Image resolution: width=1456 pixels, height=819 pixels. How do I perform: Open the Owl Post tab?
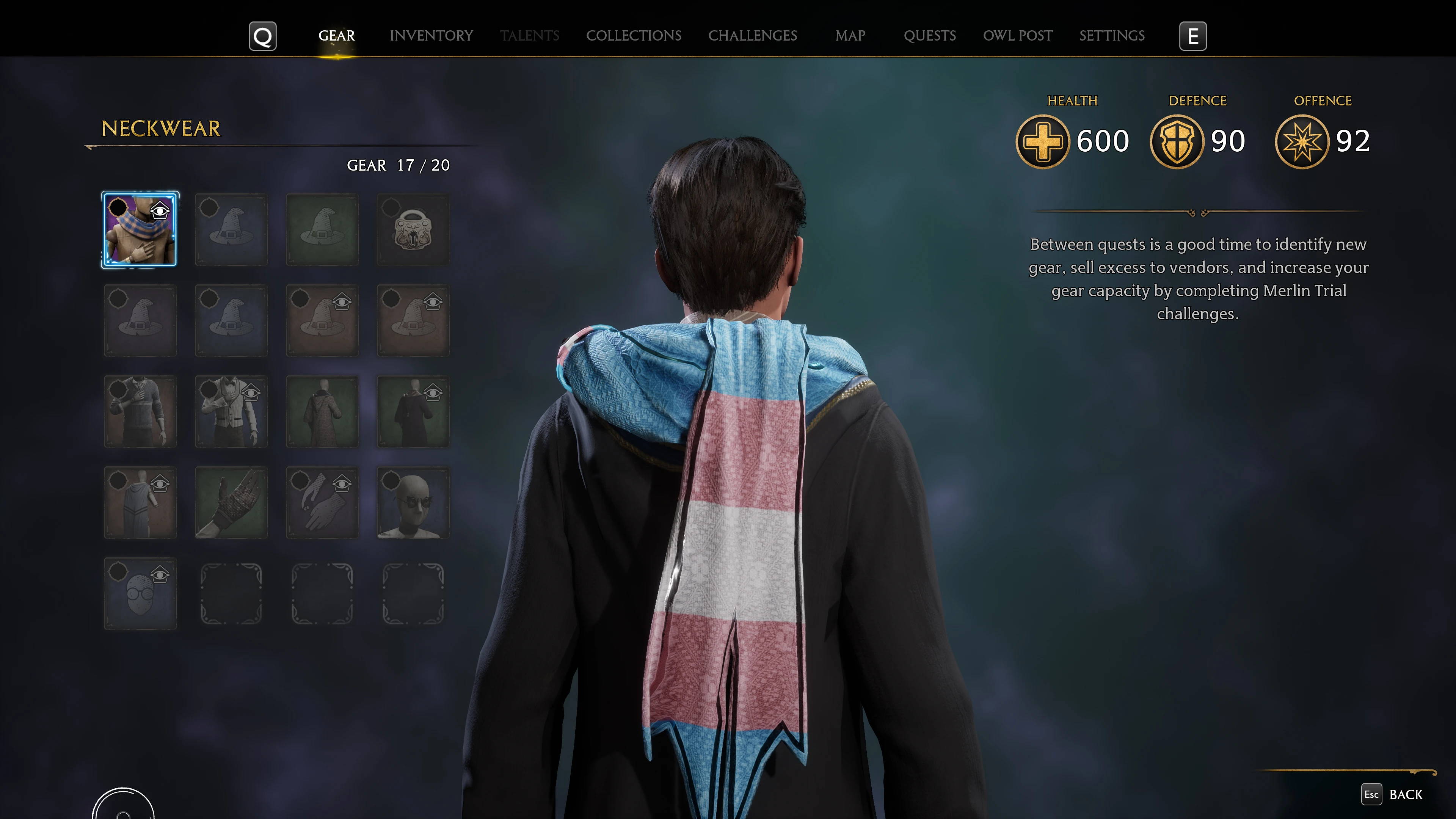1017,36
